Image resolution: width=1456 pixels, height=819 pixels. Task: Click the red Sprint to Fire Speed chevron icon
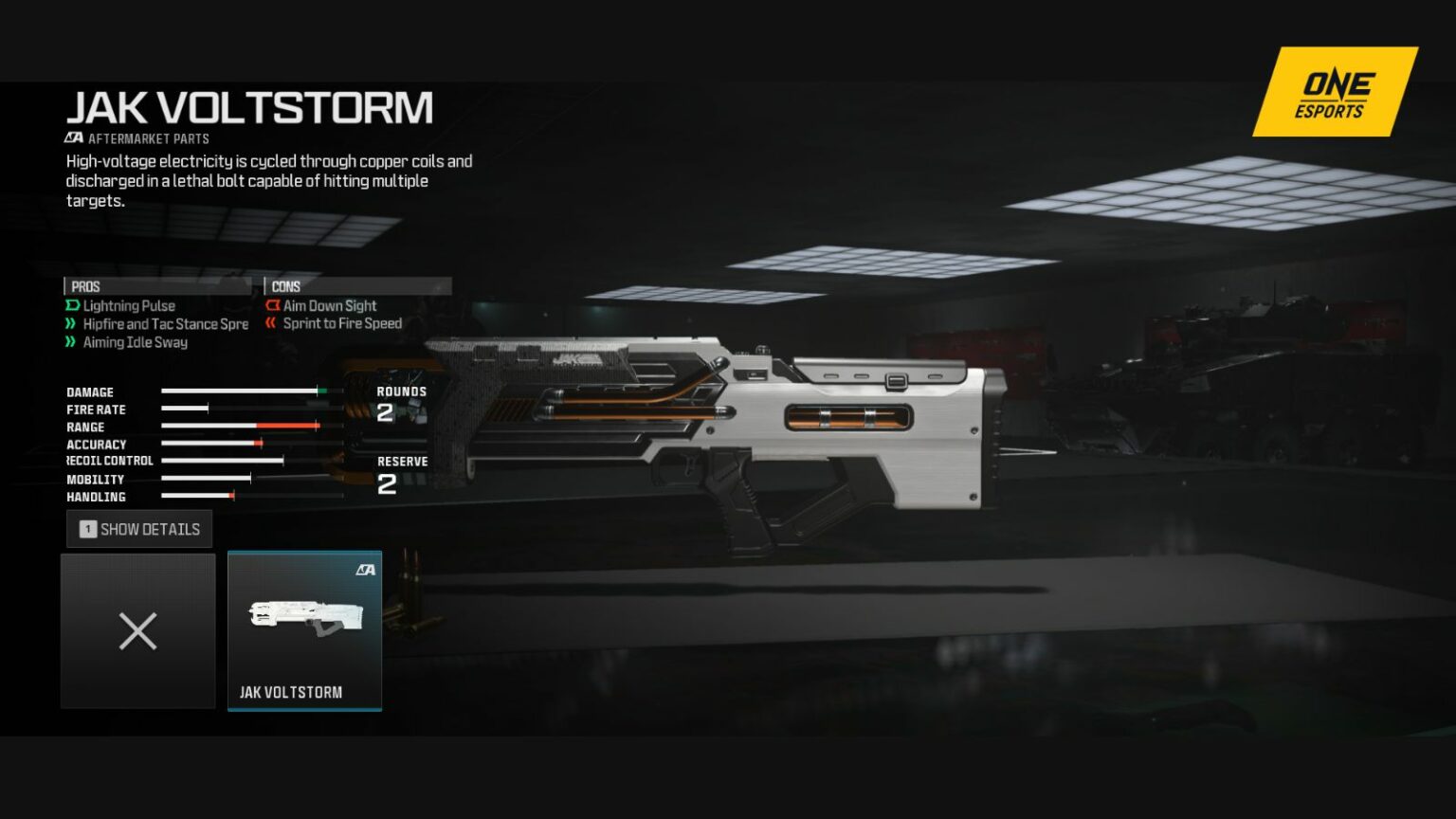pyautogui.click(x=273, y=323)
